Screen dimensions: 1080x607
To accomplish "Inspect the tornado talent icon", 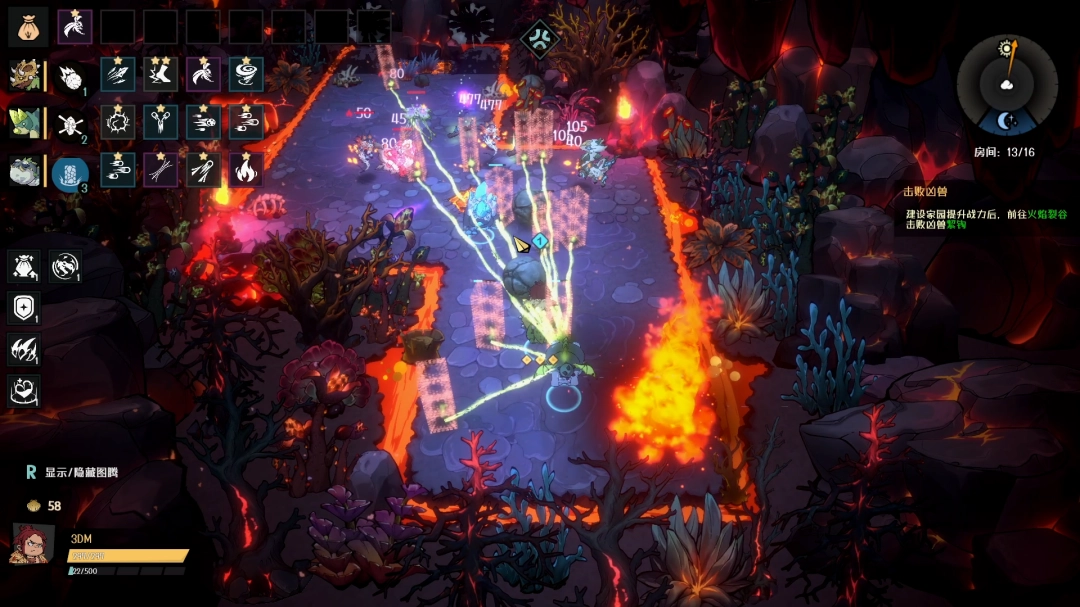I will [246, 74].
